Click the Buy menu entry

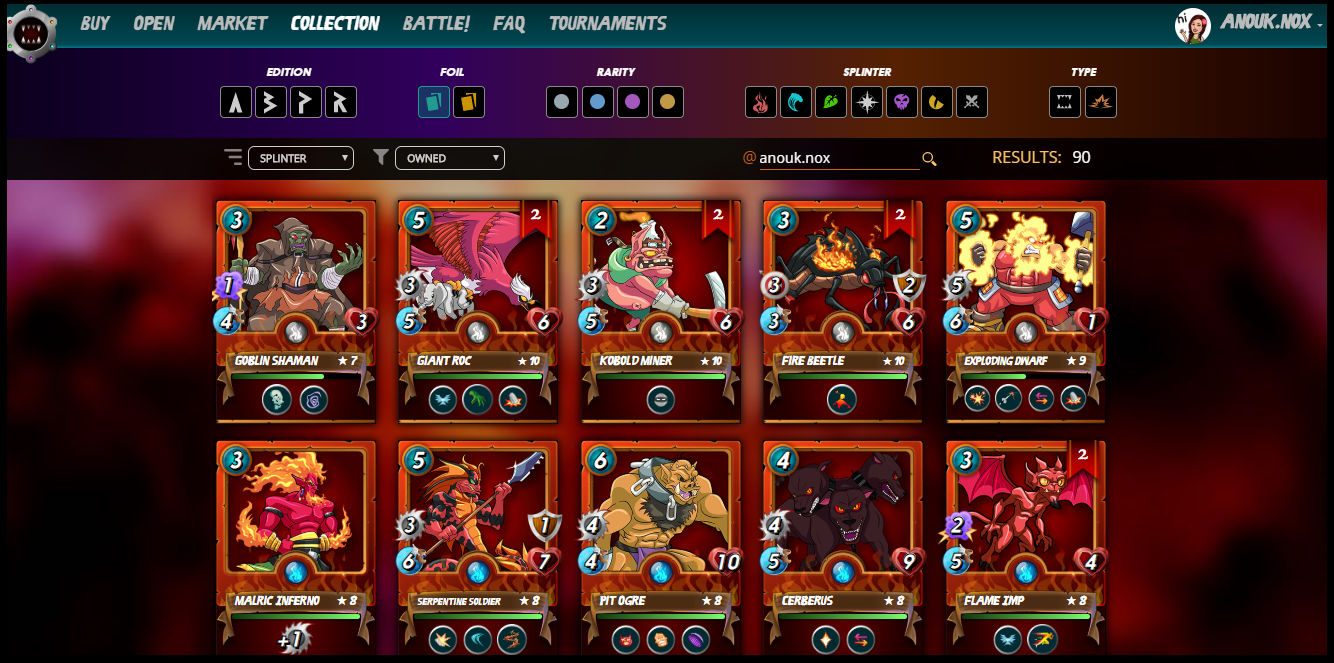click(95, 23)
